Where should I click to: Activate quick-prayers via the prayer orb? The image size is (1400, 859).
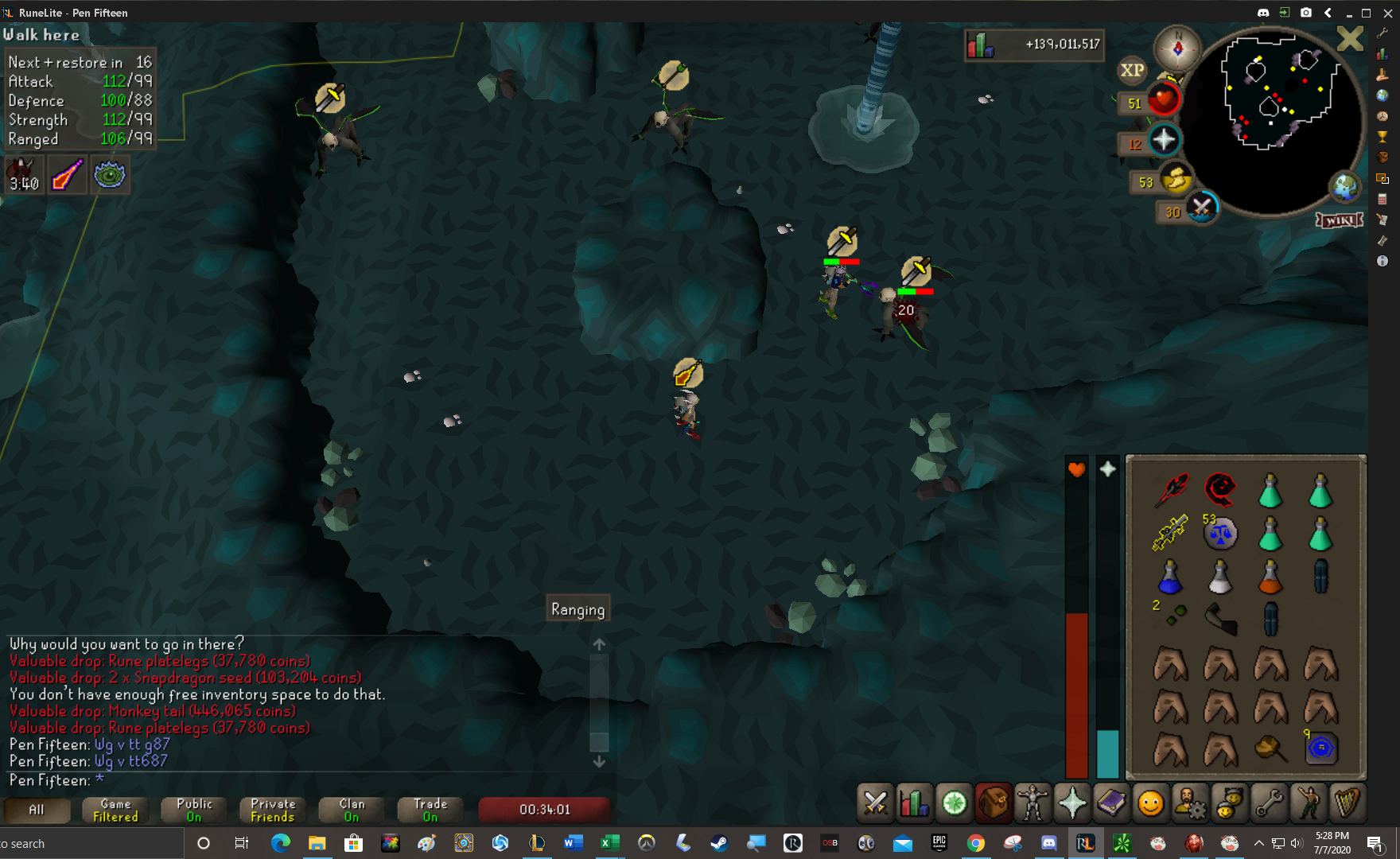coord(1164,141)
